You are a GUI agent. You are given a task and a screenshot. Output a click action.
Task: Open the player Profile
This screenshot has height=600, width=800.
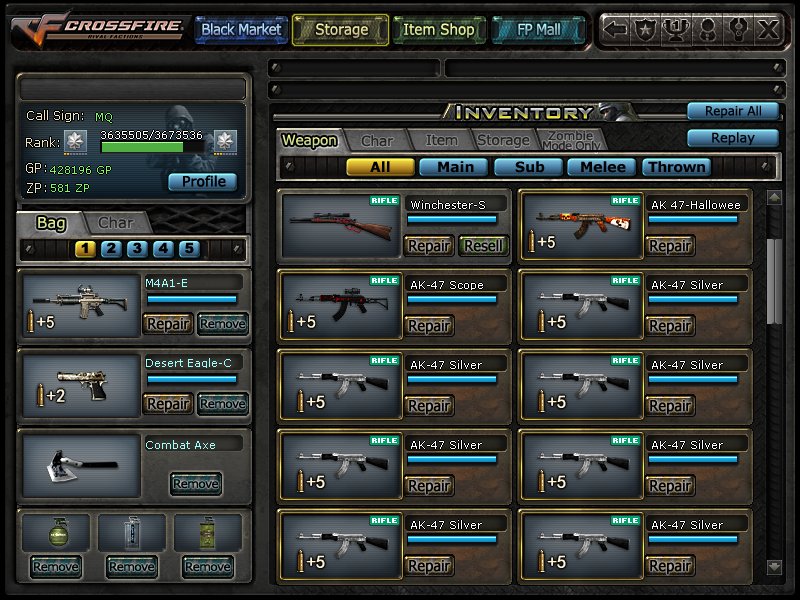pyautogui.click(x=203, y=182)
